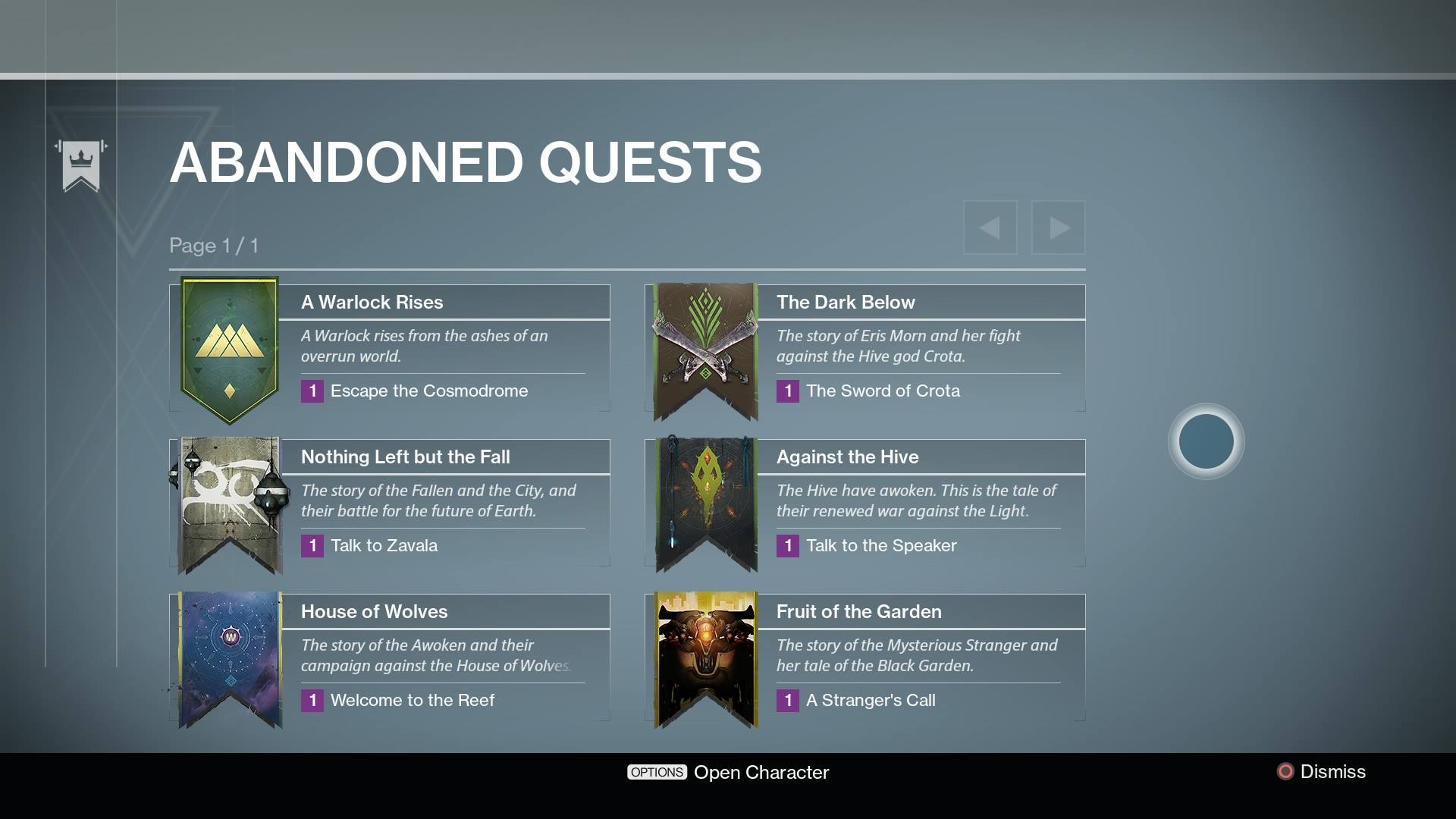Screen dimensions: 1456x819
Task: Open Character via the OPTIONS prompt
Action: (761, 772)
